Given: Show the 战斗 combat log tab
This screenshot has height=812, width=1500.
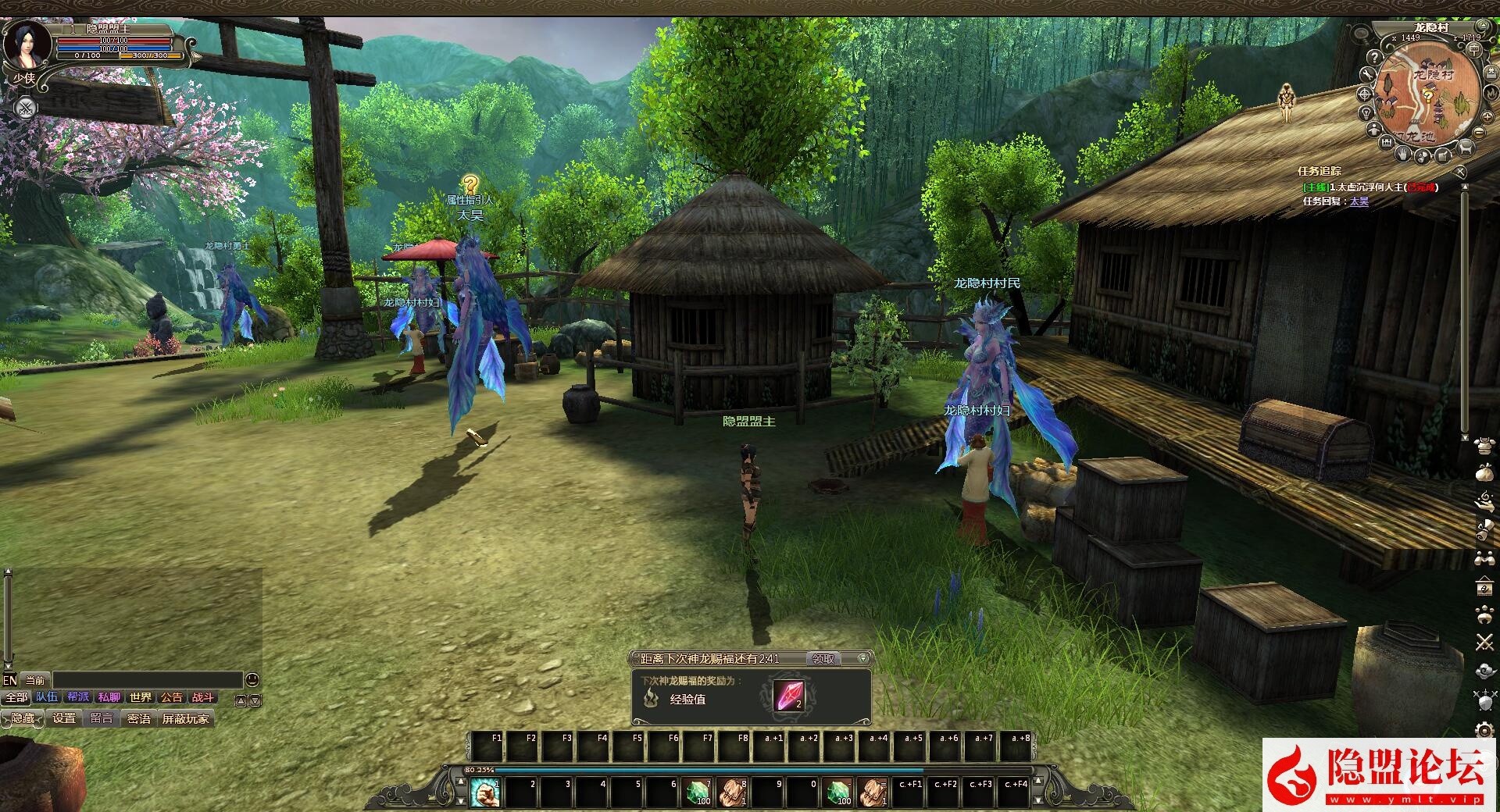Looking at the screenshot, I should [x=202, y=697].
